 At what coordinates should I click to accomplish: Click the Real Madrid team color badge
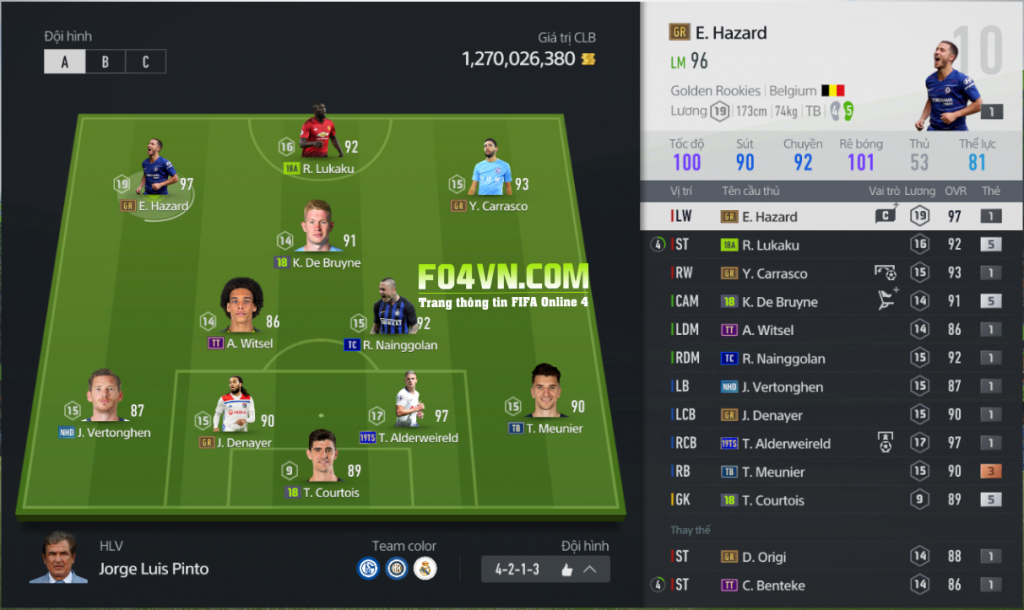click(425, 570)
